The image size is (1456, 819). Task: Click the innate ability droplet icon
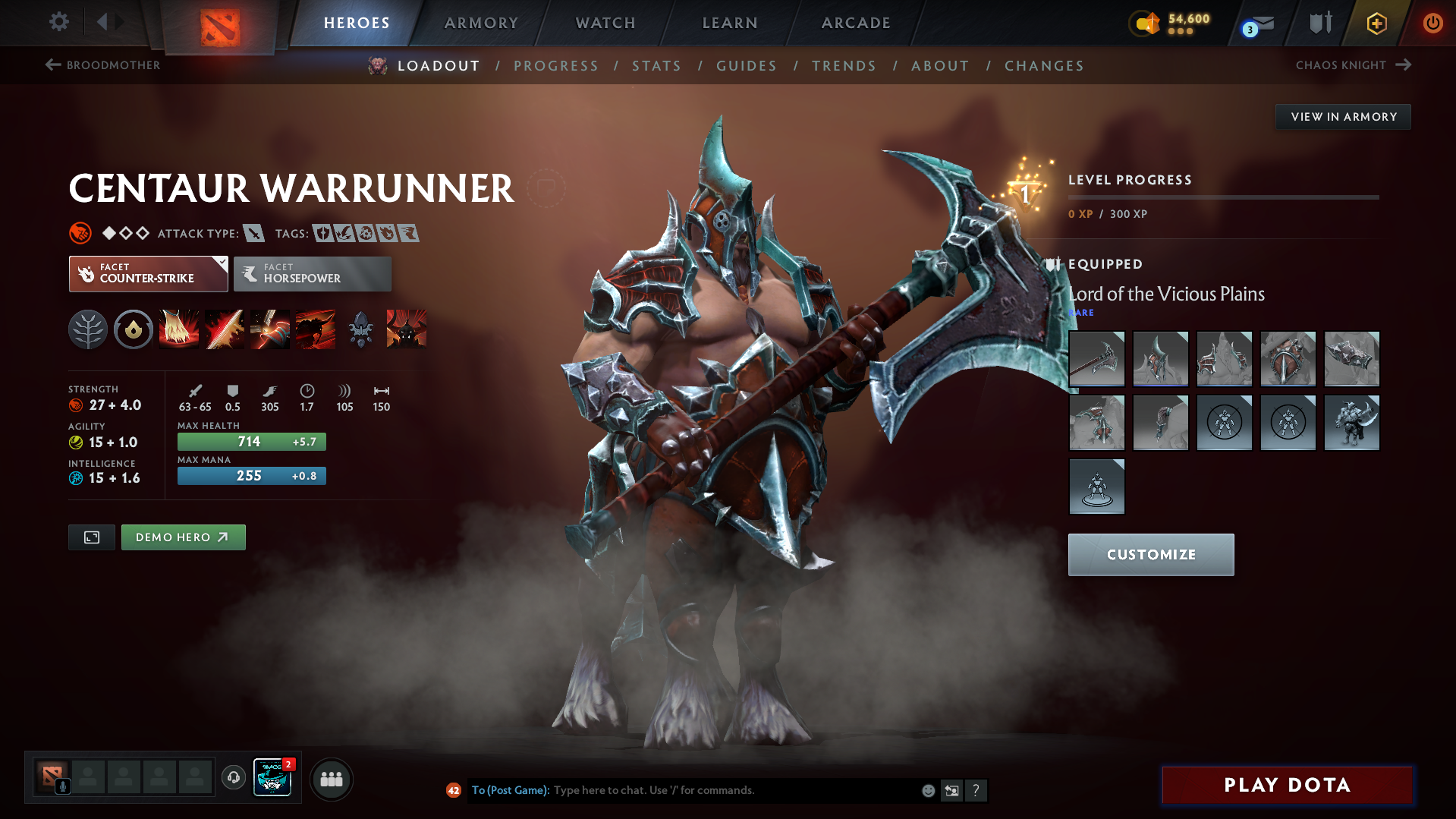[x=133, y=329]
